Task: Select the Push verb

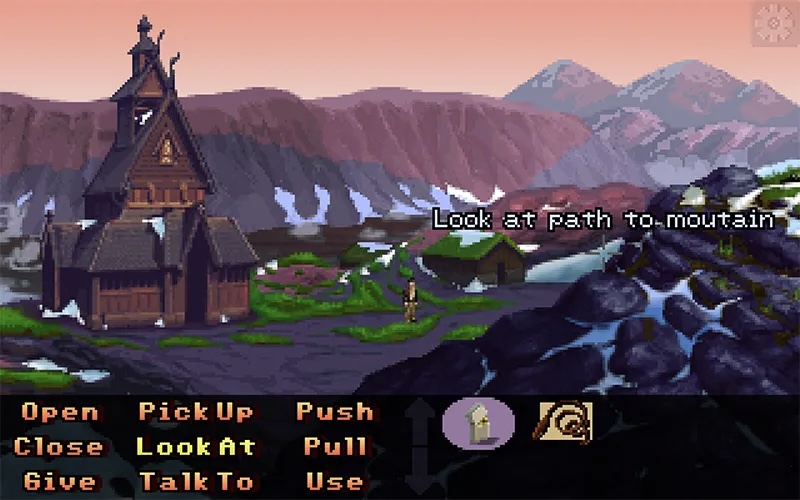Action: (334, 412)
